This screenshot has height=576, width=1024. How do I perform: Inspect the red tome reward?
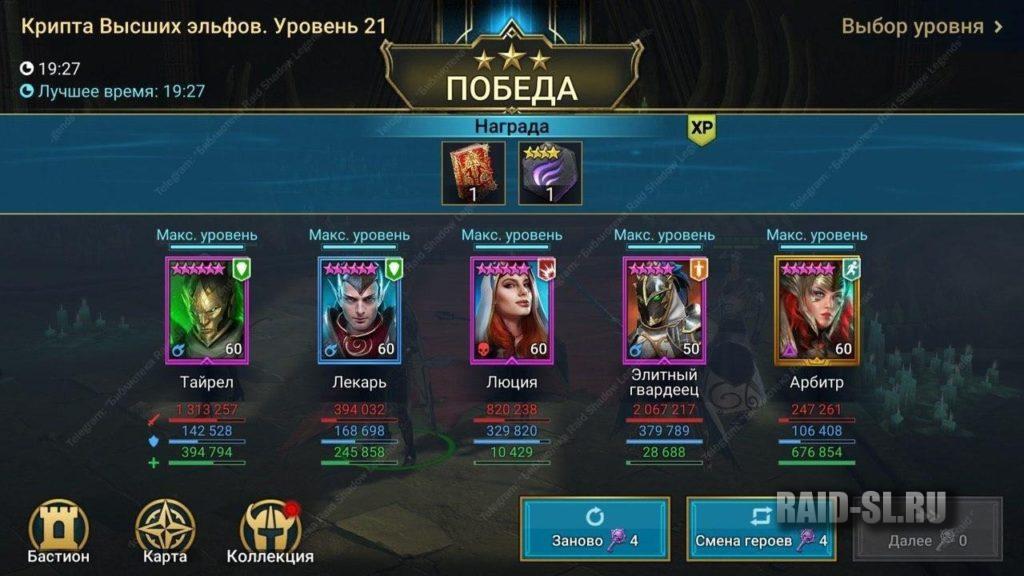(x=473, y=173)
